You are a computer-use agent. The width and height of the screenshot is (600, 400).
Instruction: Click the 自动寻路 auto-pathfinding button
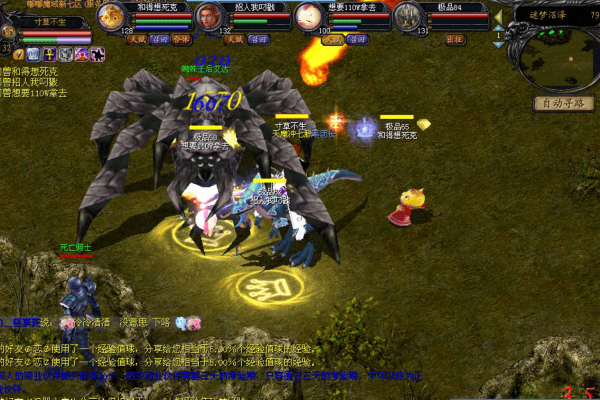click(563, 103)
